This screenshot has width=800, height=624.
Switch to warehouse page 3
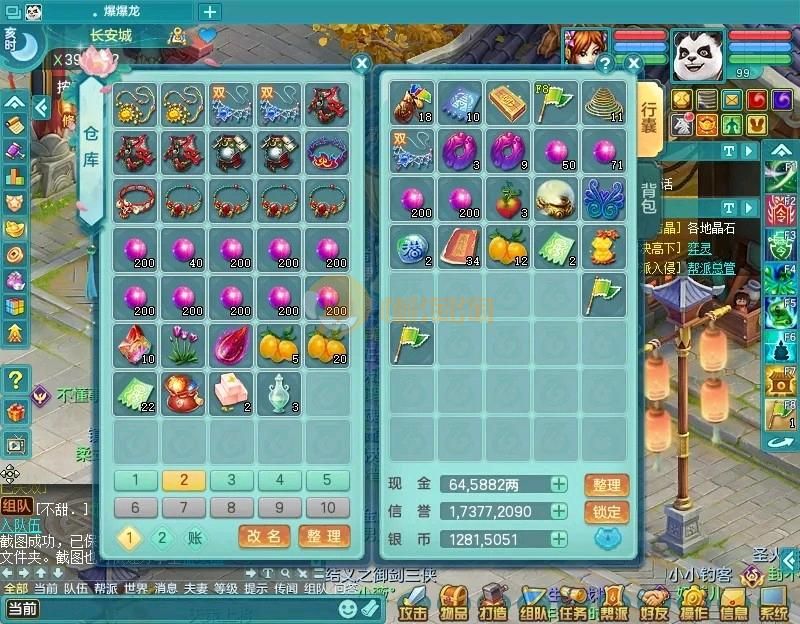(x=232, y=480)
